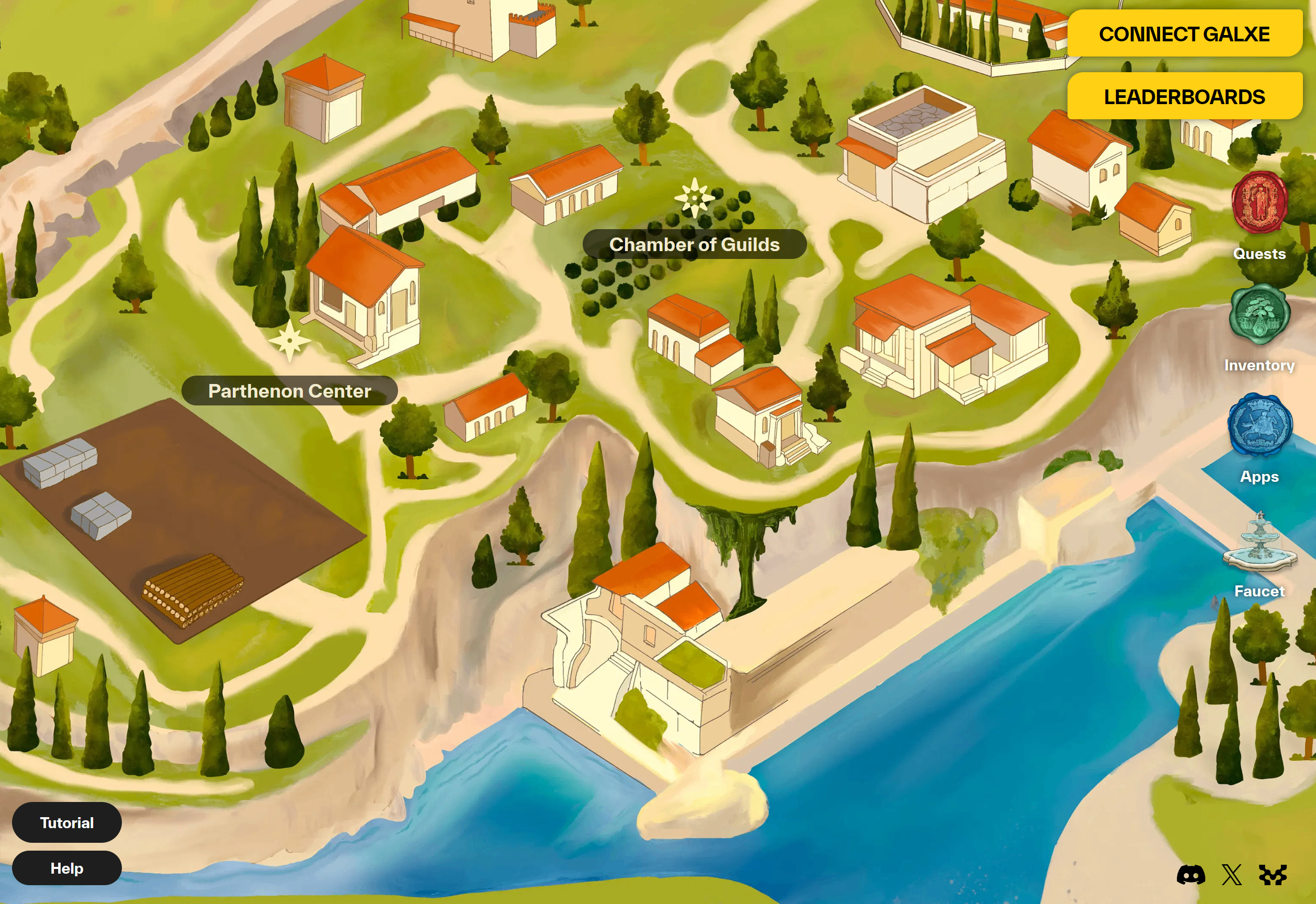Click the bottom-right emblem logo link
1316x904 pixels.
1273,875
